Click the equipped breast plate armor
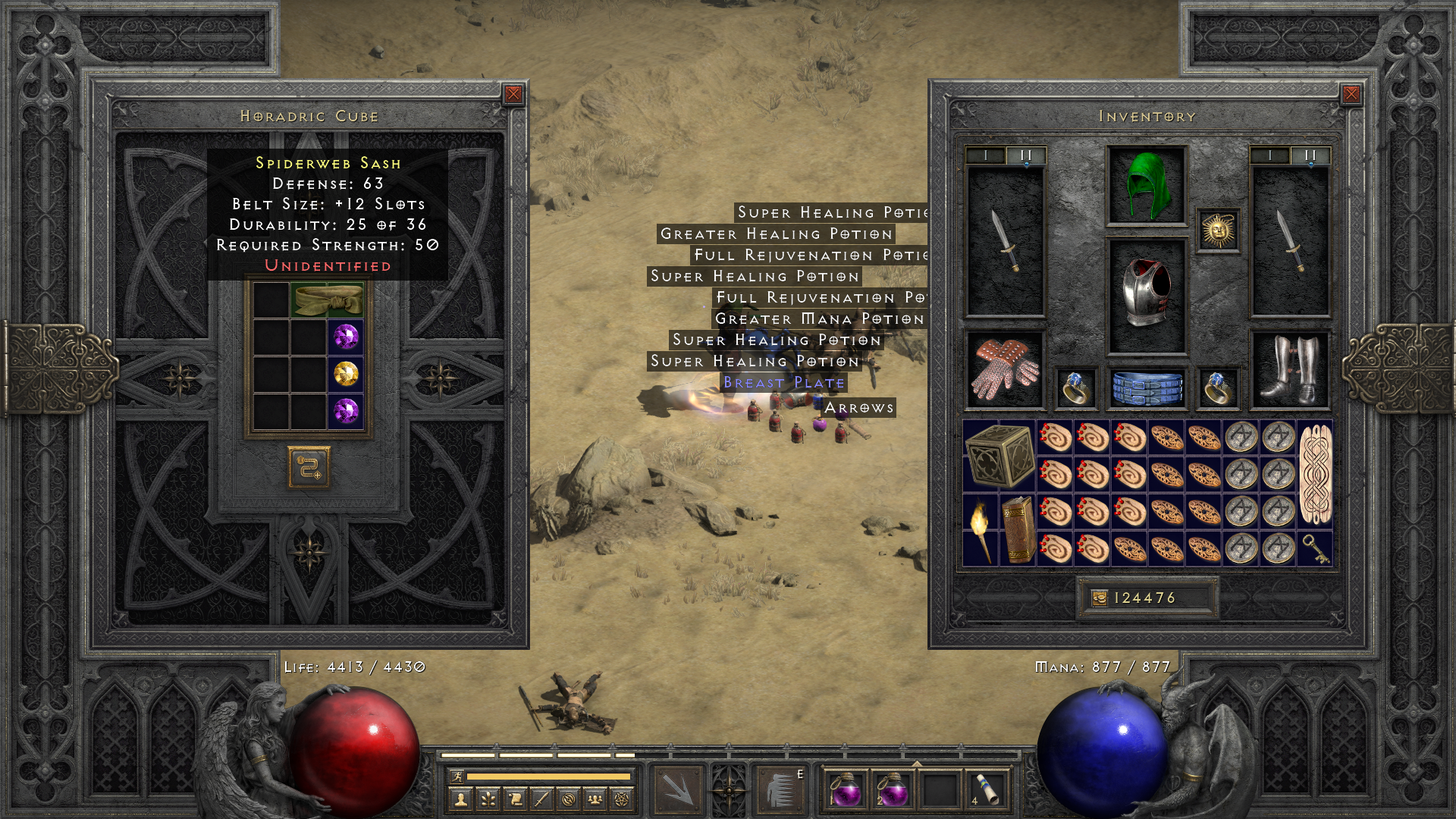Screen dimensions: 1456x819 (1146, 296)
